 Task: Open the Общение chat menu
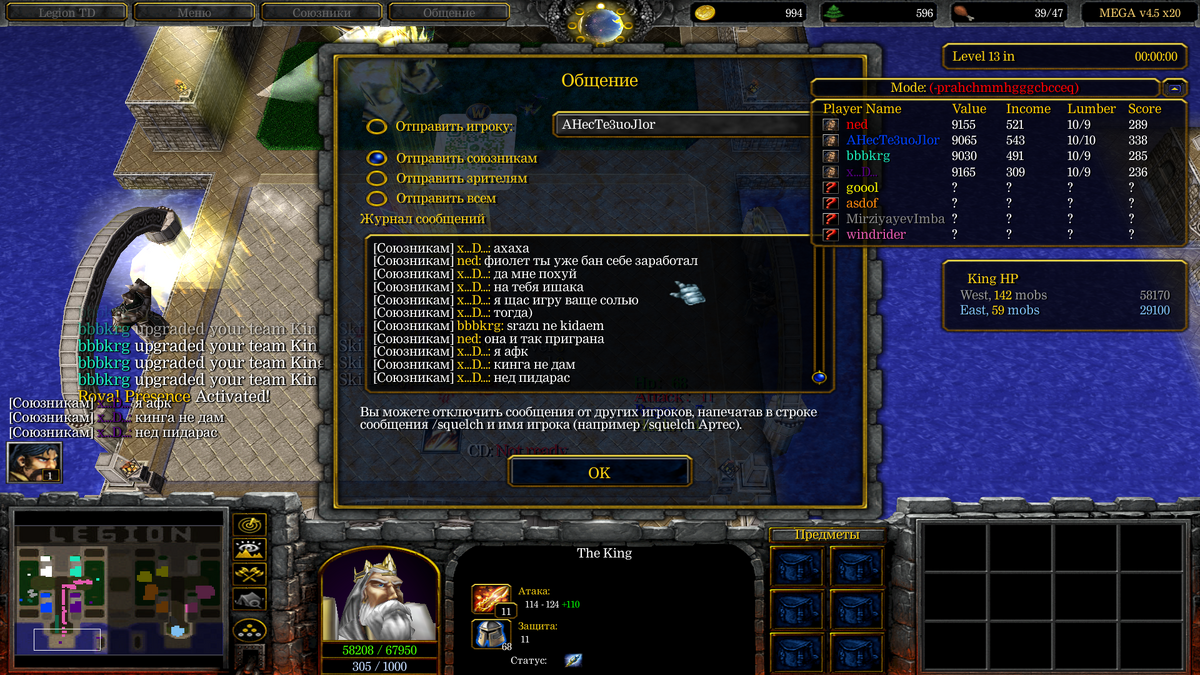point(448,13)
